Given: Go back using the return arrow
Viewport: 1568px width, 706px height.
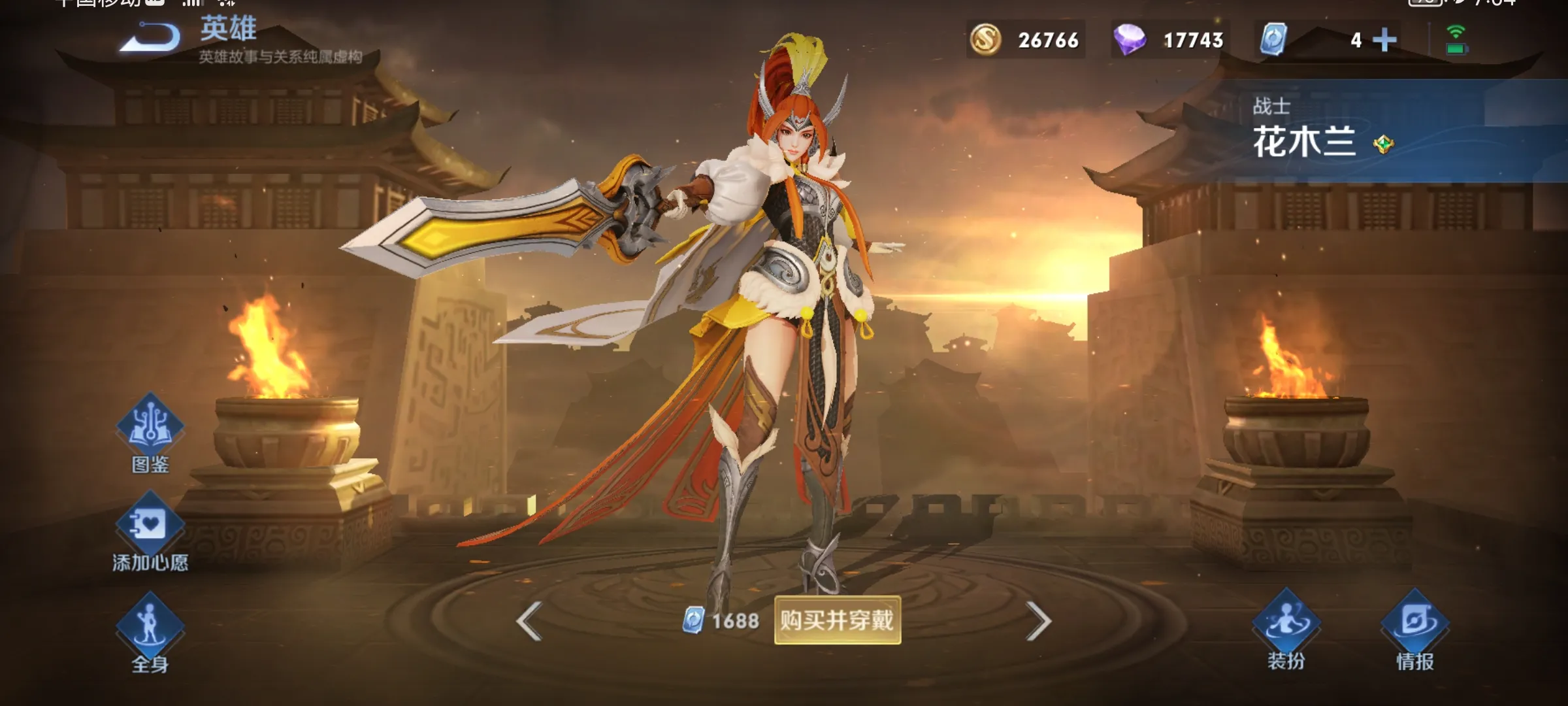Looking at the screenshot, I should [x=152, y=38].
